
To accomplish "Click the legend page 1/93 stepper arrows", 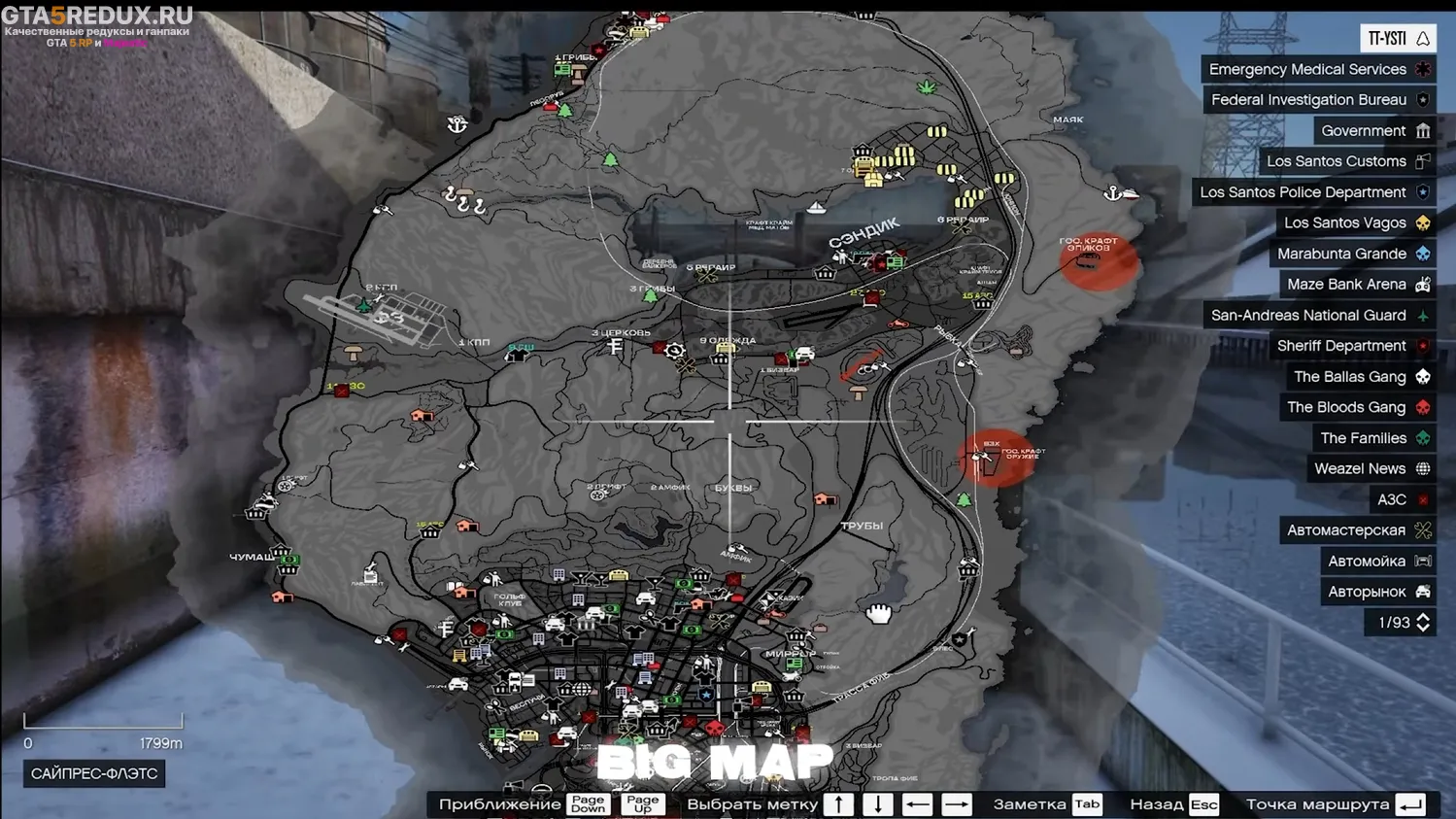I will tap(1423, 623).
